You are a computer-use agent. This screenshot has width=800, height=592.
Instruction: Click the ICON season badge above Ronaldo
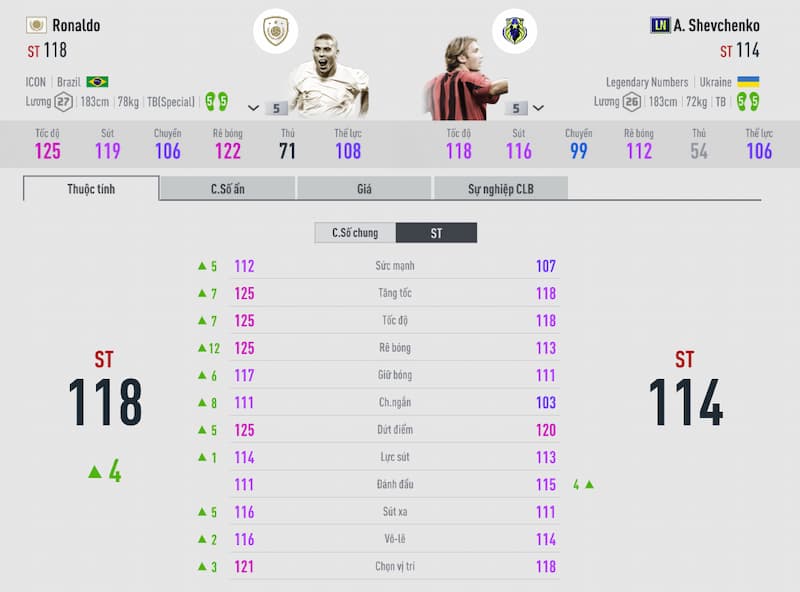coord(275,30)
